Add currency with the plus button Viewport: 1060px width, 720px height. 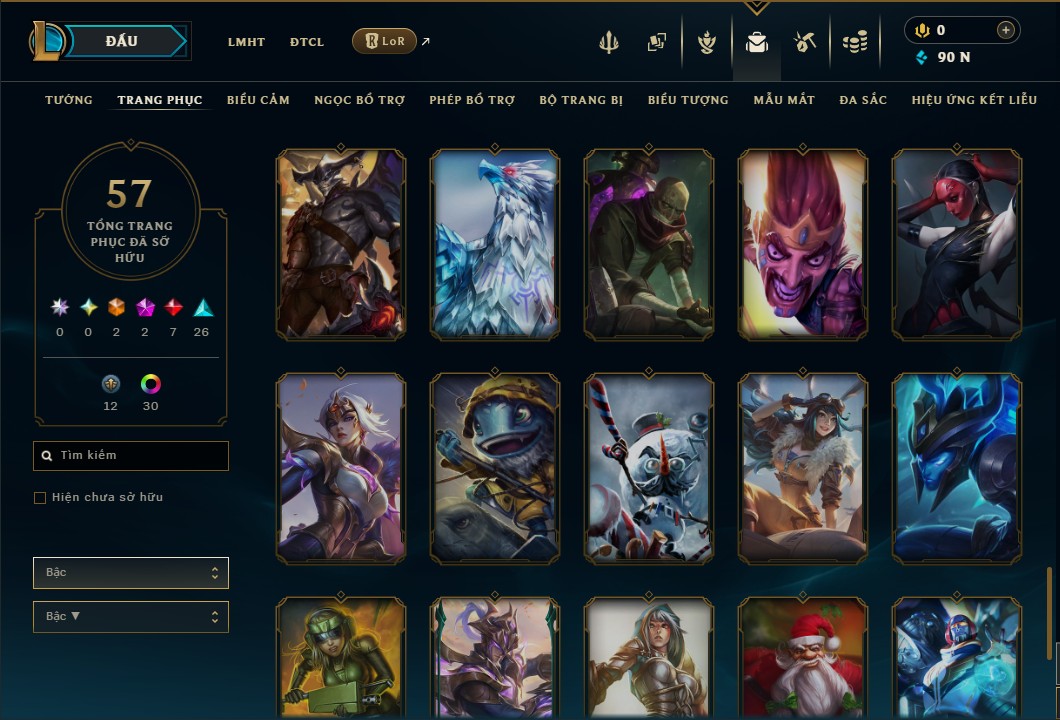click(1005, 30)
